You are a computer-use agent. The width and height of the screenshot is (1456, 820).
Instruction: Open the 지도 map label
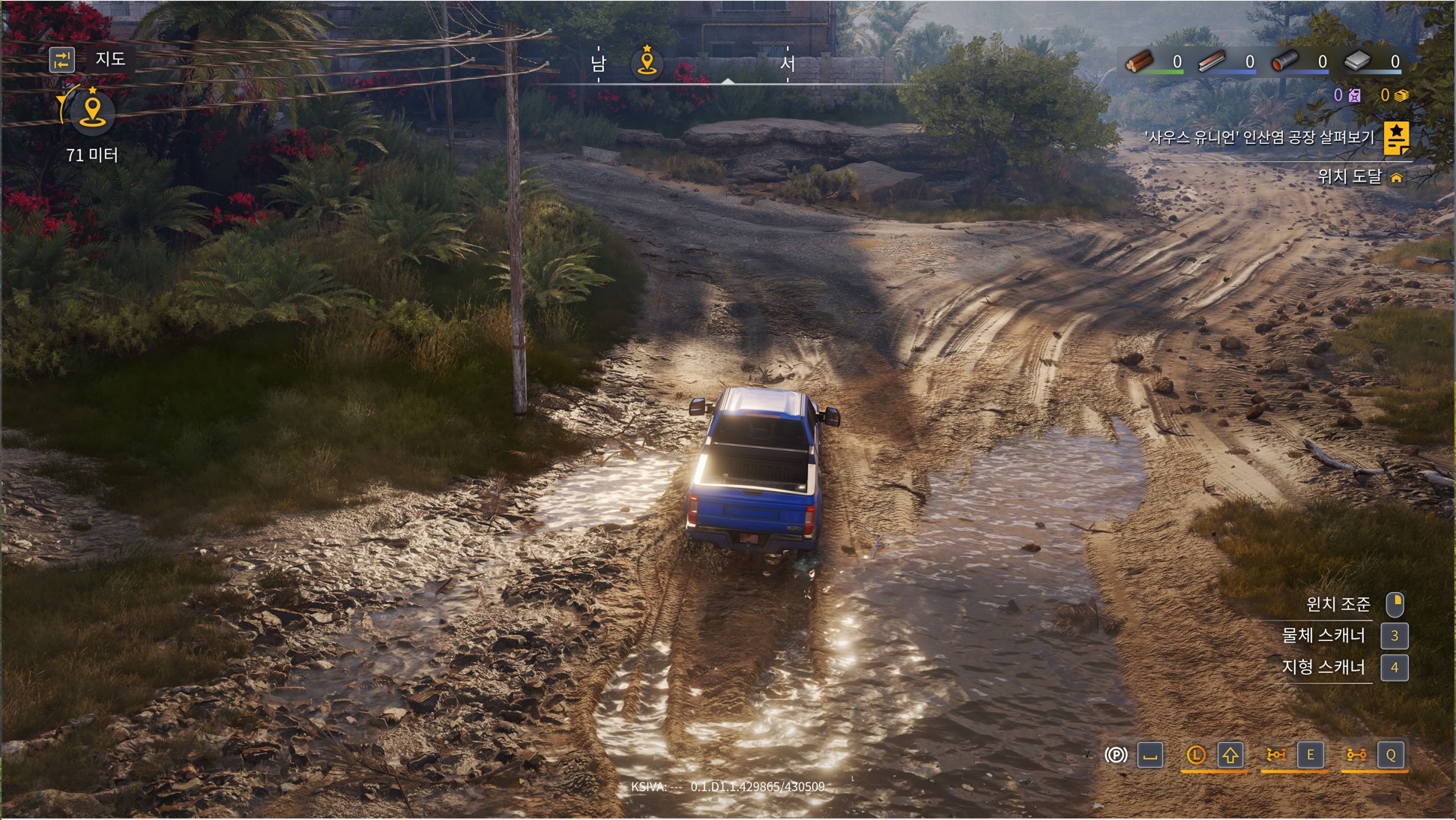110,58
